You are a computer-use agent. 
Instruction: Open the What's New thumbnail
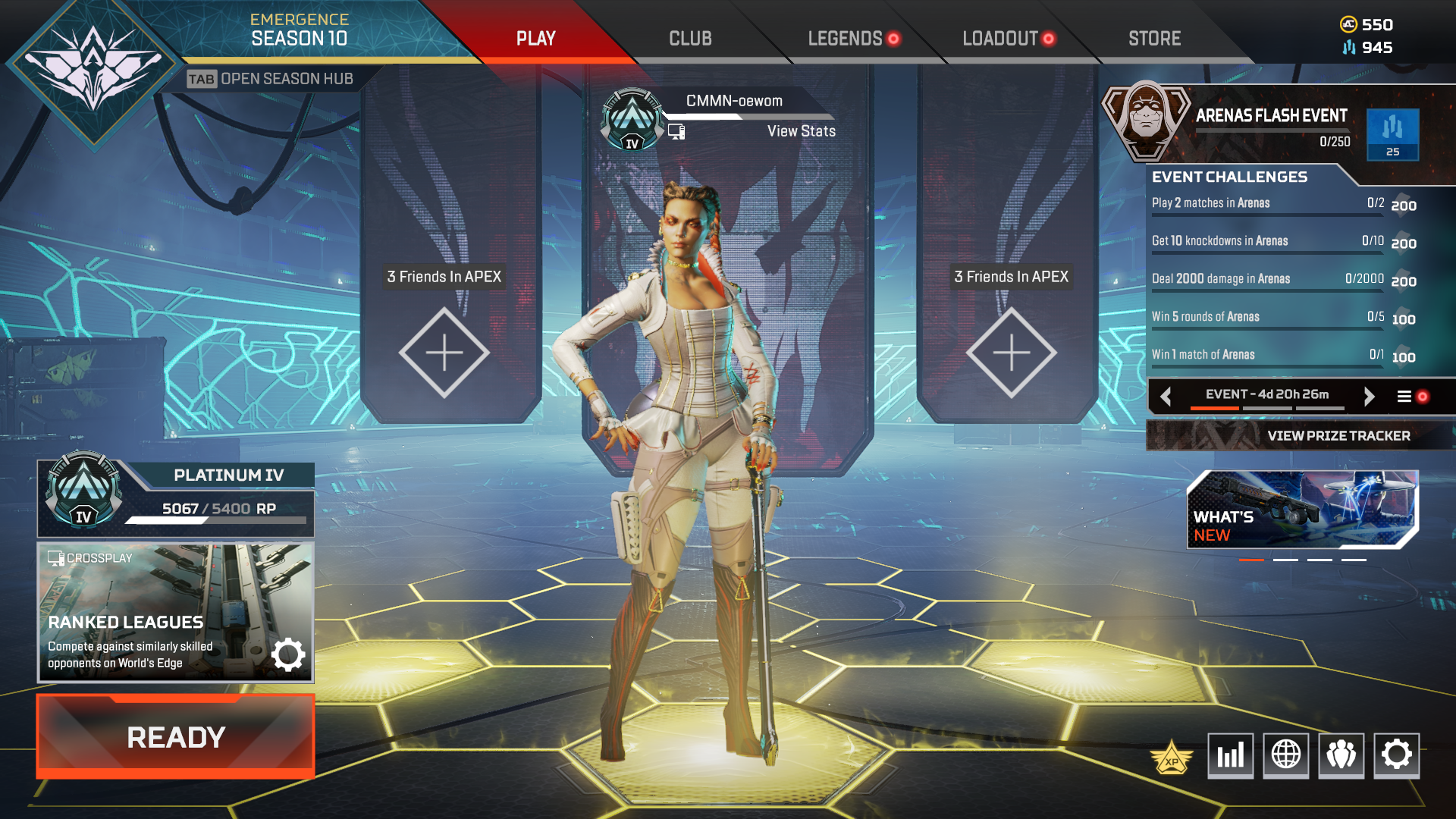tap(1302, 509)
